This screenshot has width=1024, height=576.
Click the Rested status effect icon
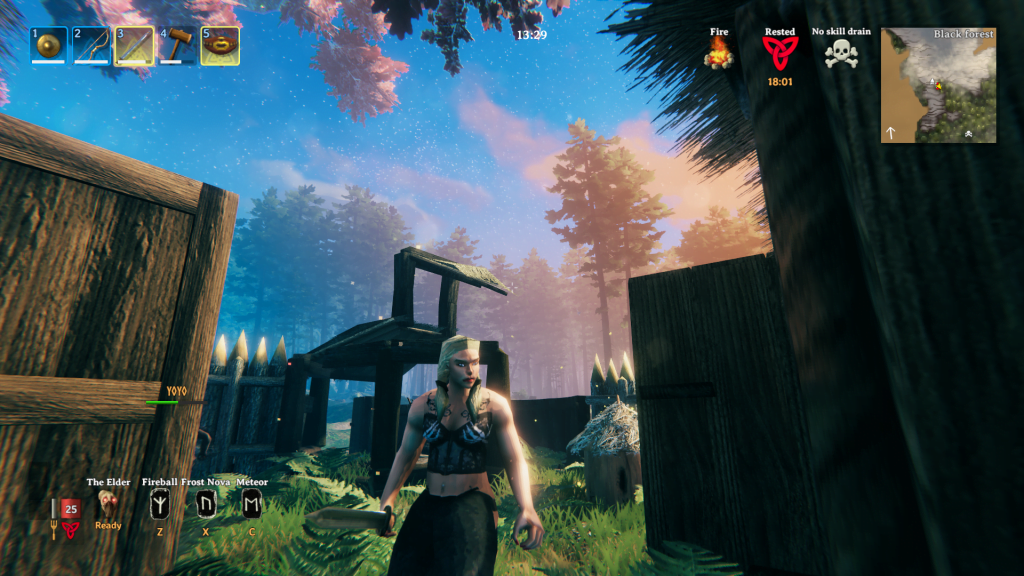pyautogui.click(x=780, y=53)
